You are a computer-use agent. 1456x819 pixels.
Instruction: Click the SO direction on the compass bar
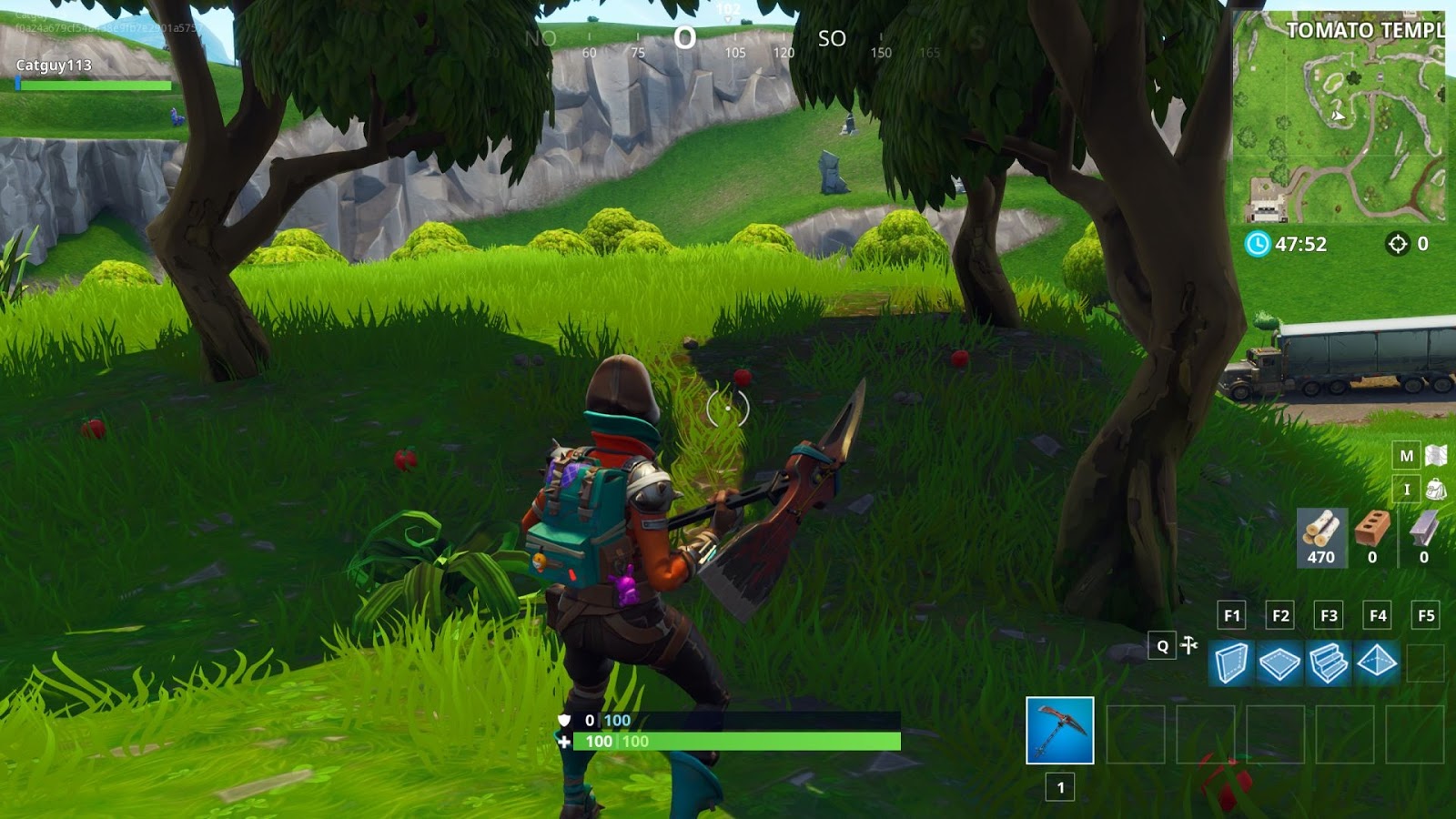(832, 40)
